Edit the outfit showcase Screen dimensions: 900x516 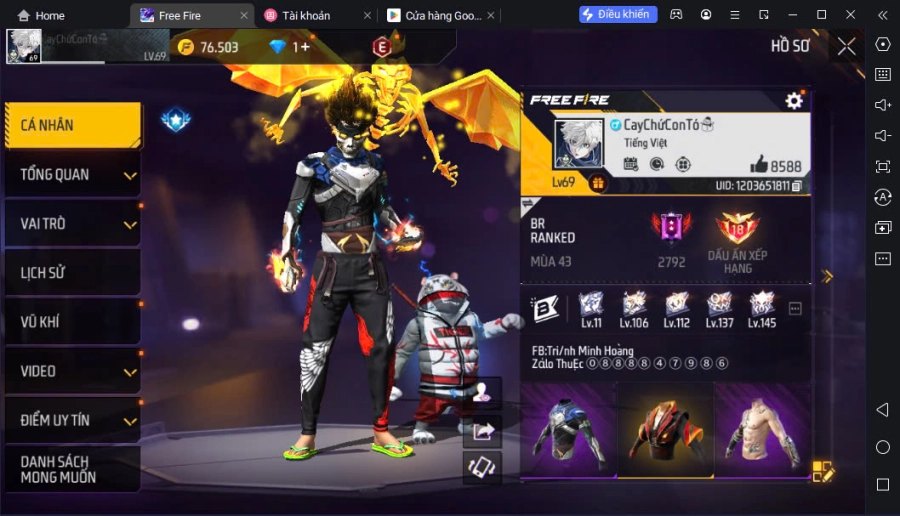pyautogui.click(x=822, y=471)
